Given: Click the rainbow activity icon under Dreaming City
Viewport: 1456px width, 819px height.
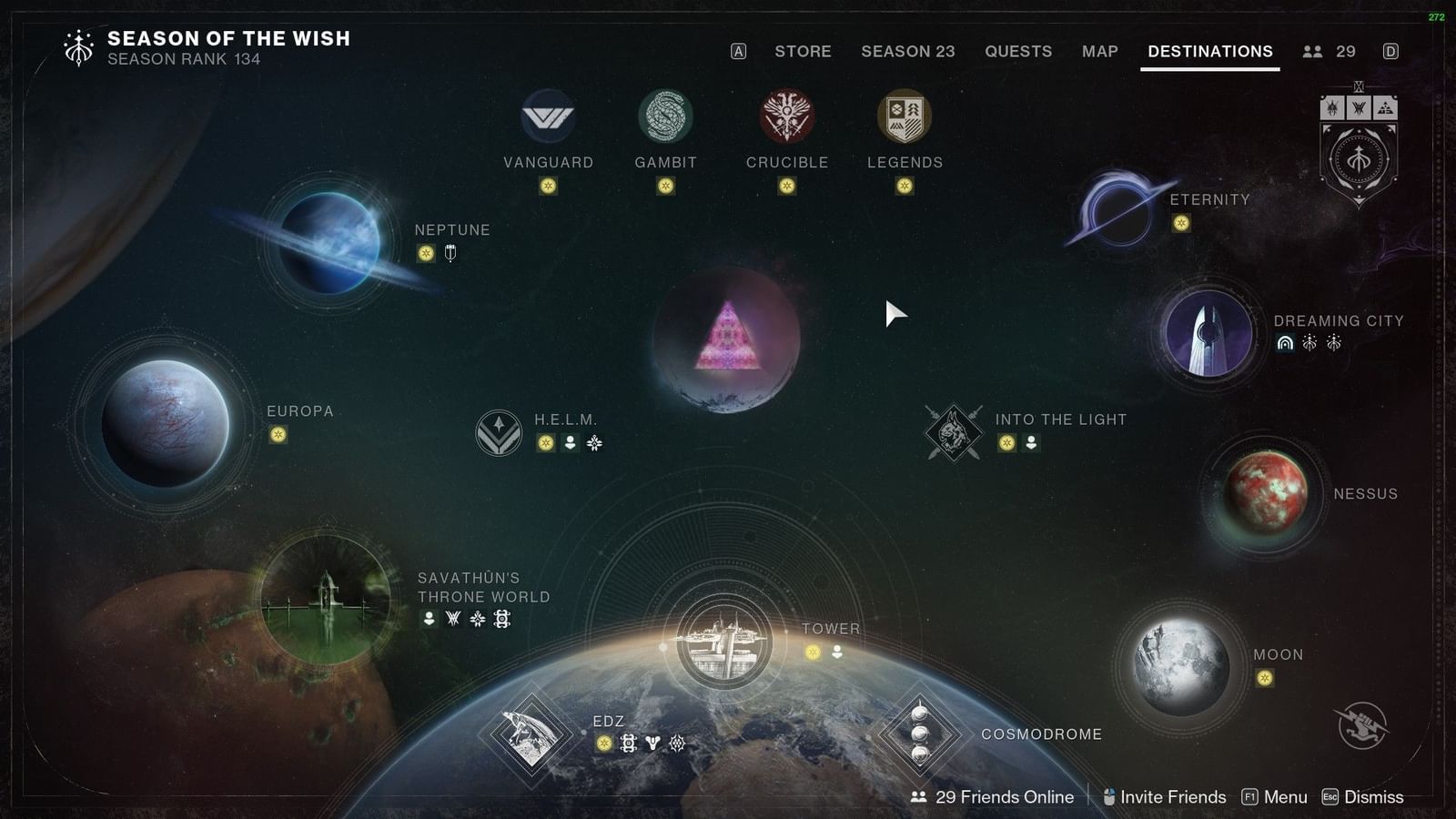Looking at the screenshot, I should pos(1283,344).
